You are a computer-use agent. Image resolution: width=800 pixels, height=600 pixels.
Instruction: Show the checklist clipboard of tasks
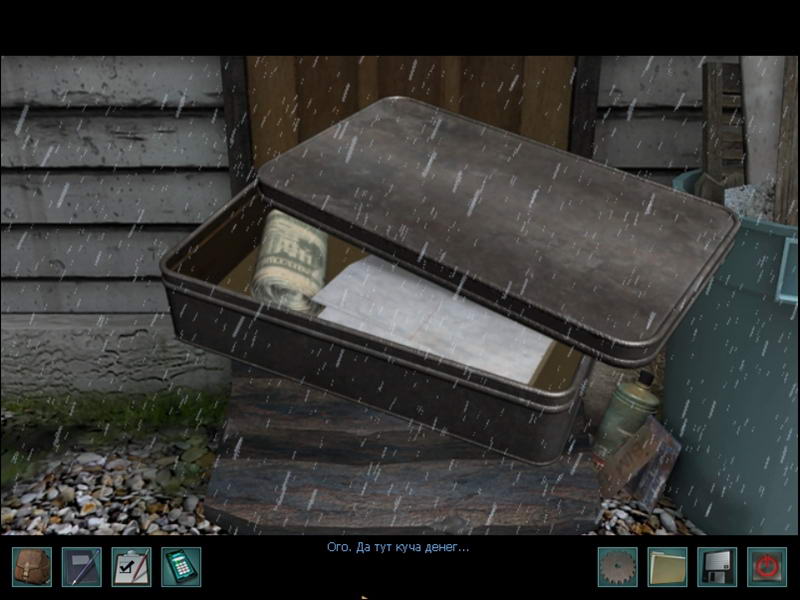pyautogui.click(x=131, y=567)
